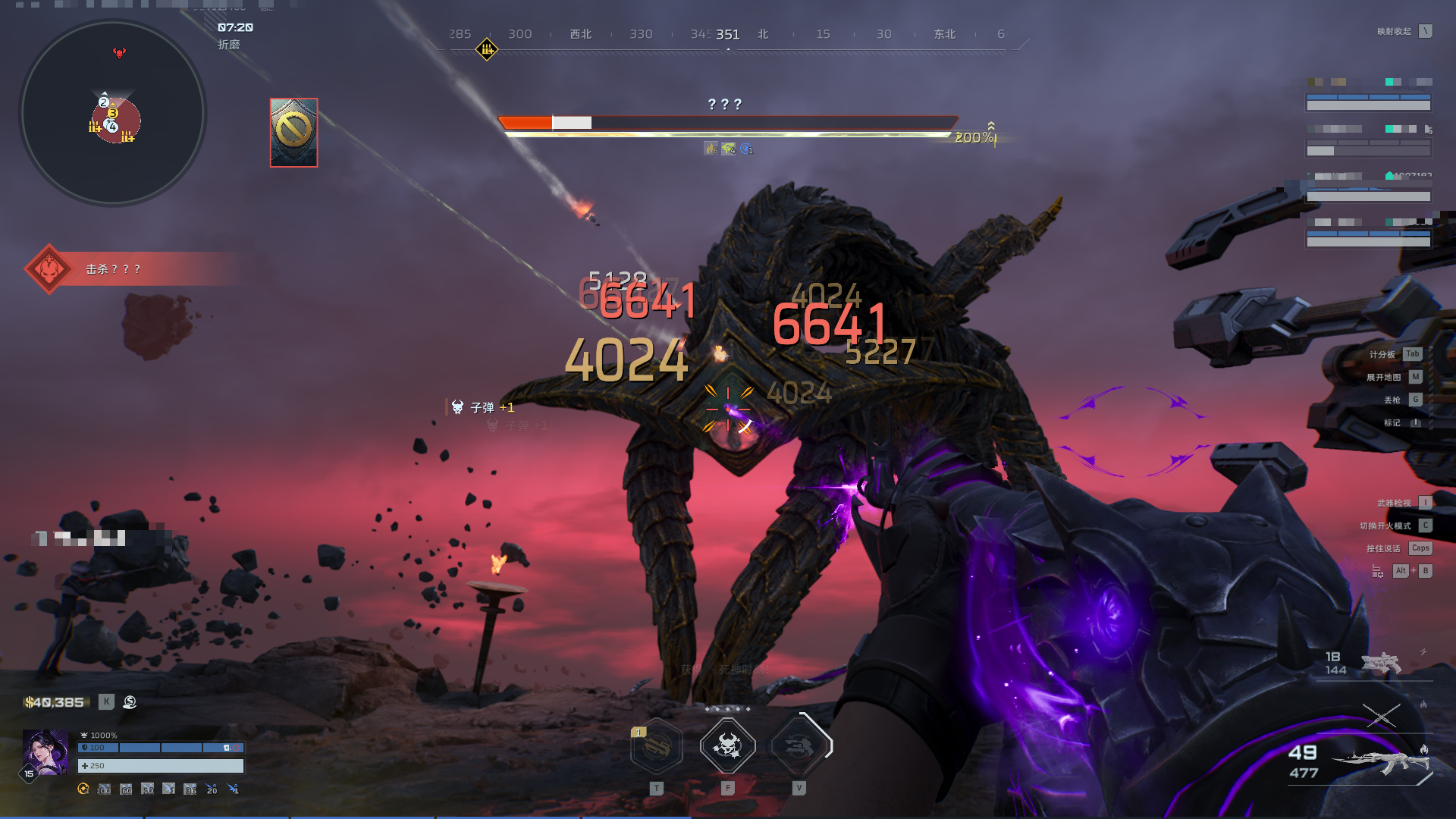1456x819 pixels.
Task: Select the shield card with prohibition symbol
Action: [293, 133]
